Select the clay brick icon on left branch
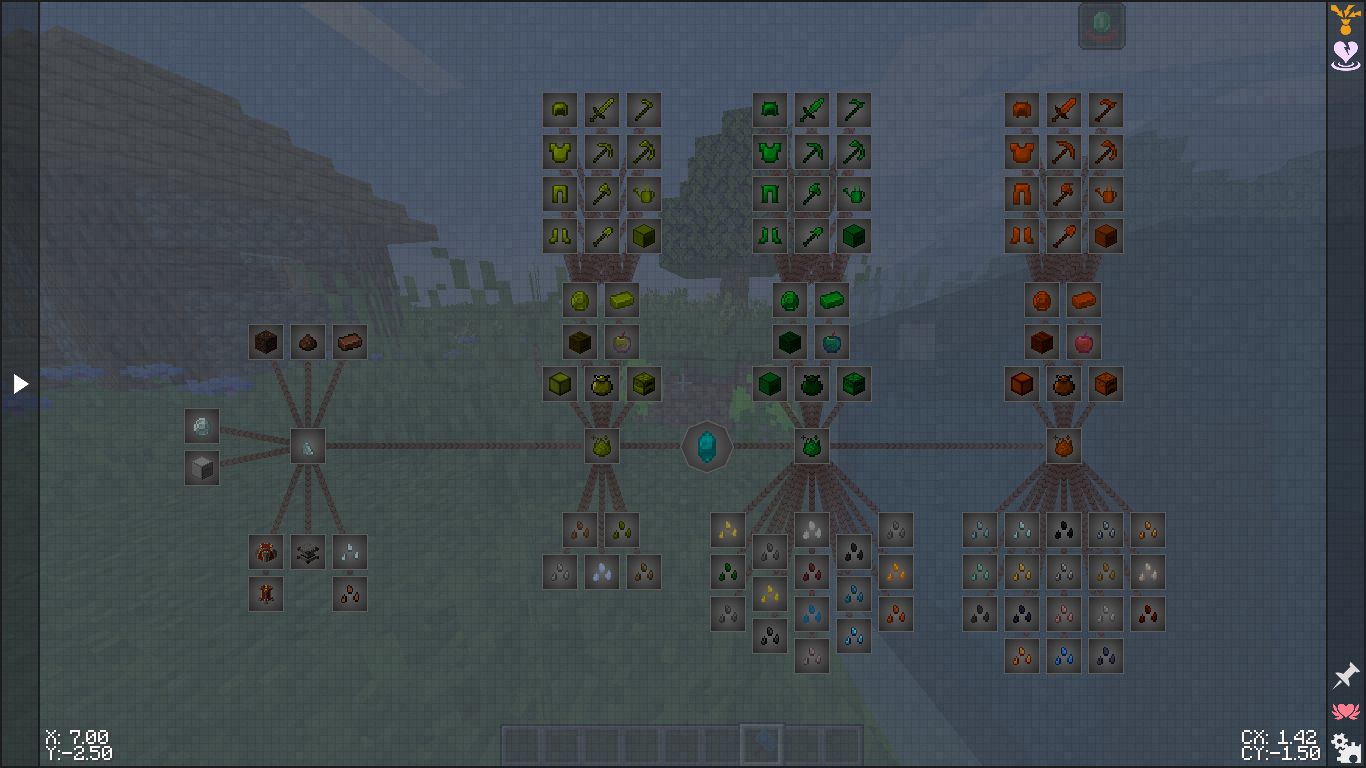1366x768 pixels. pos(349,341)
